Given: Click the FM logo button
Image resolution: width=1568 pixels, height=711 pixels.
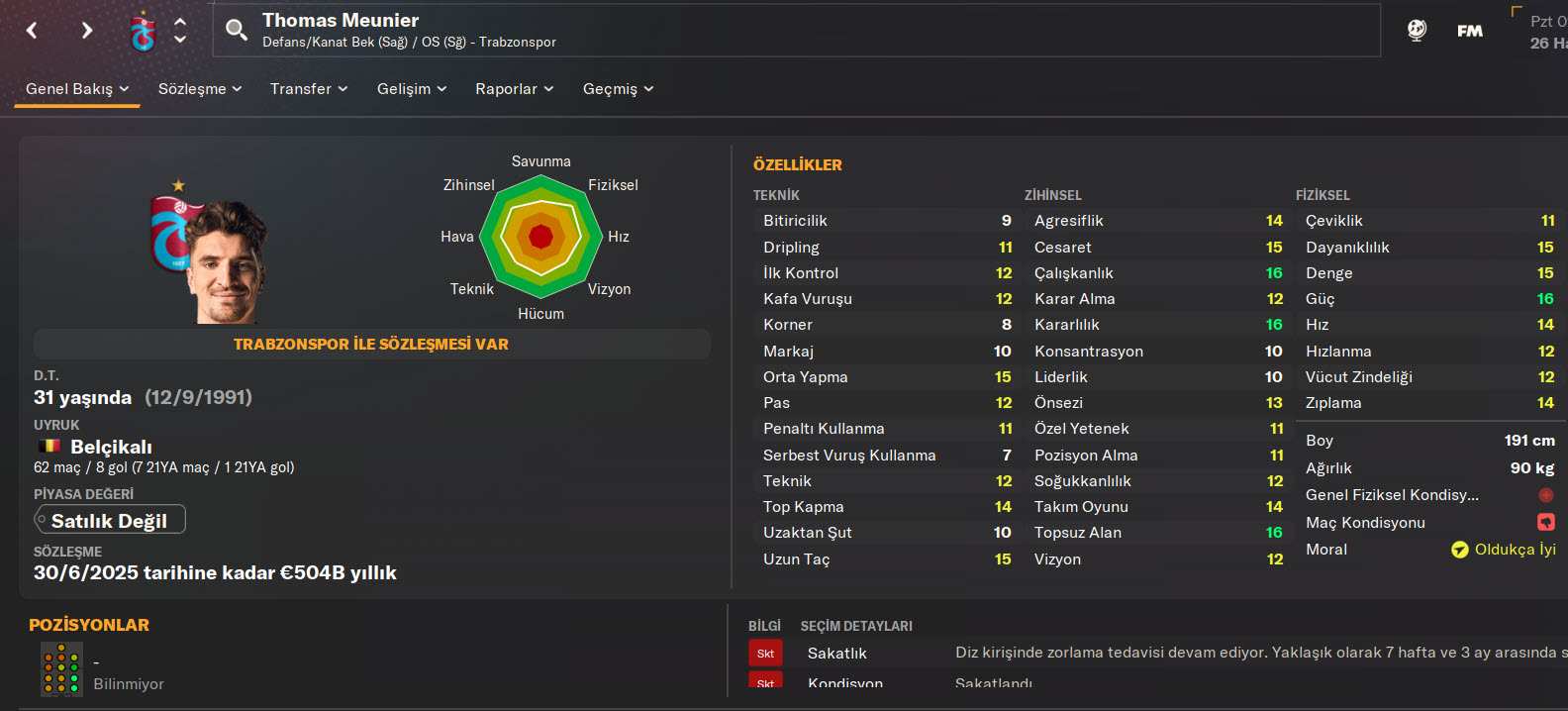Looking at the screenshot, I should [x=1470, y=31].
